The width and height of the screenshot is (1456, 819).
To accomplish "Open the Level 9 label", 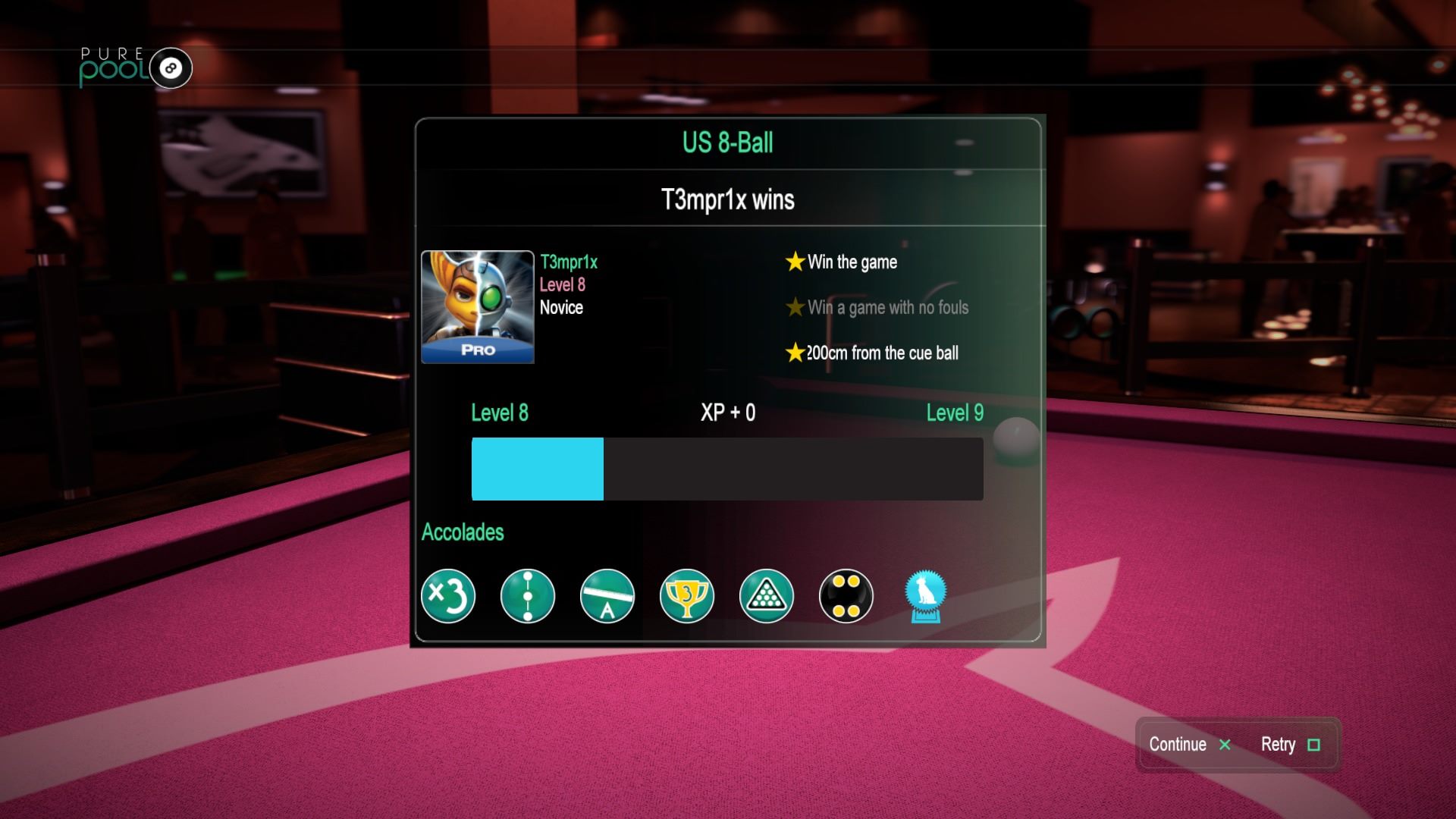I will [x=954, y=413].
